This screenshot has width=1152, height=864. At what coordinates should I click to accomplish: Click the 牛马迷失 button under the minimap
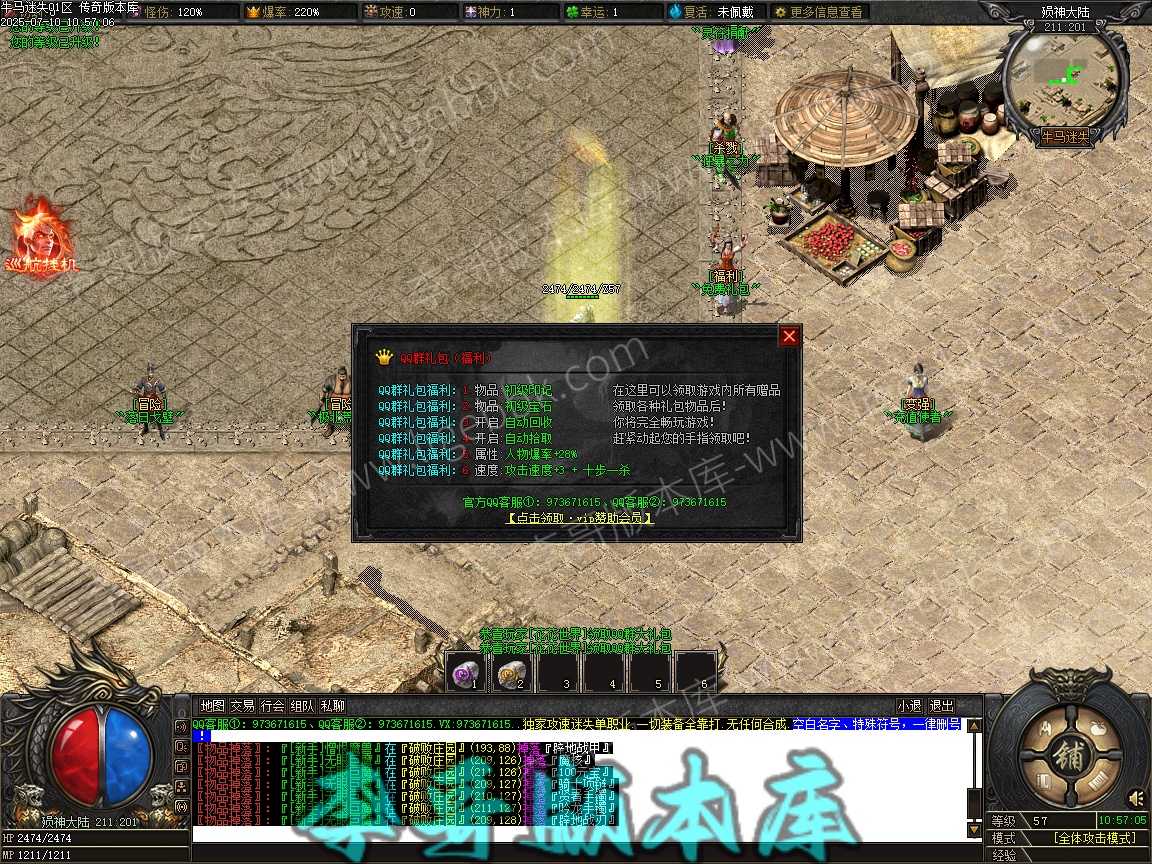click(x=1066, y=136)
